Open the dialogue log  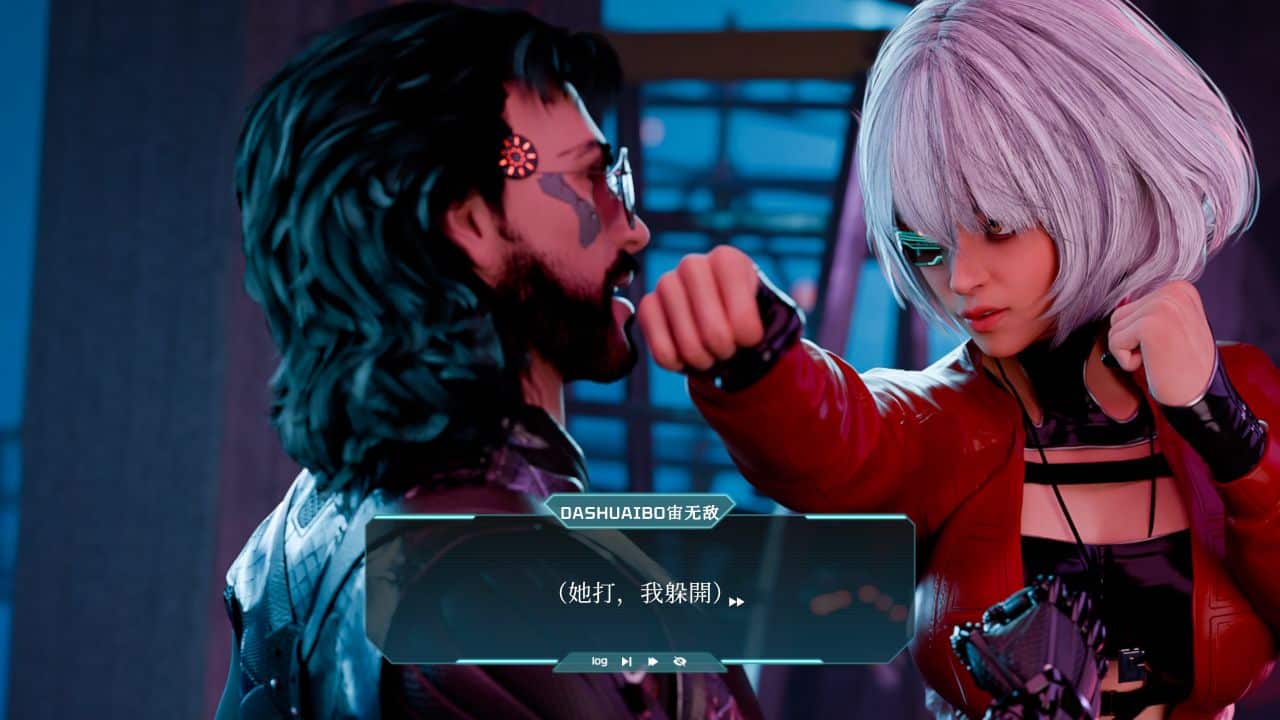coord(599,661)
